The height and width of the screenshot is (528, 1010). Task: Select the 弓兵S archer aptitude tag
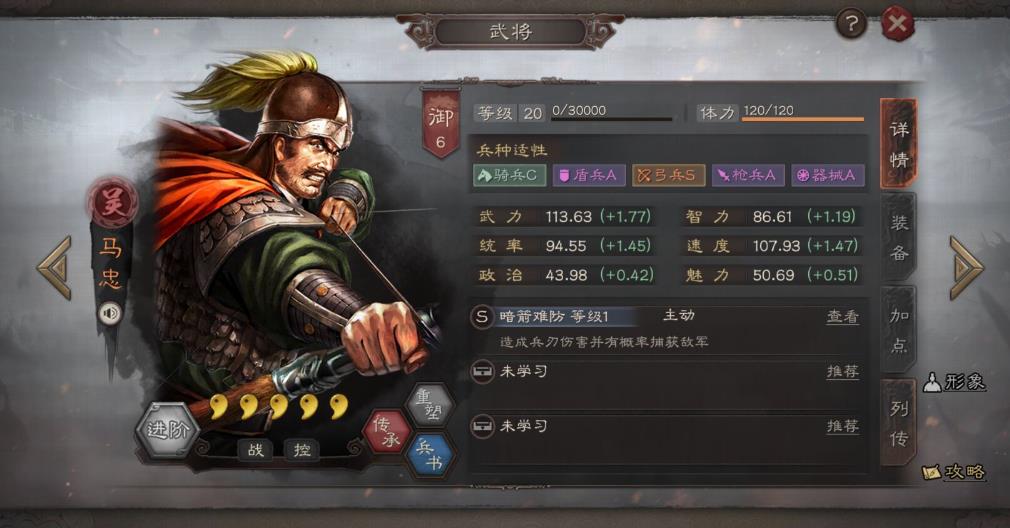(x=668, y=175)
